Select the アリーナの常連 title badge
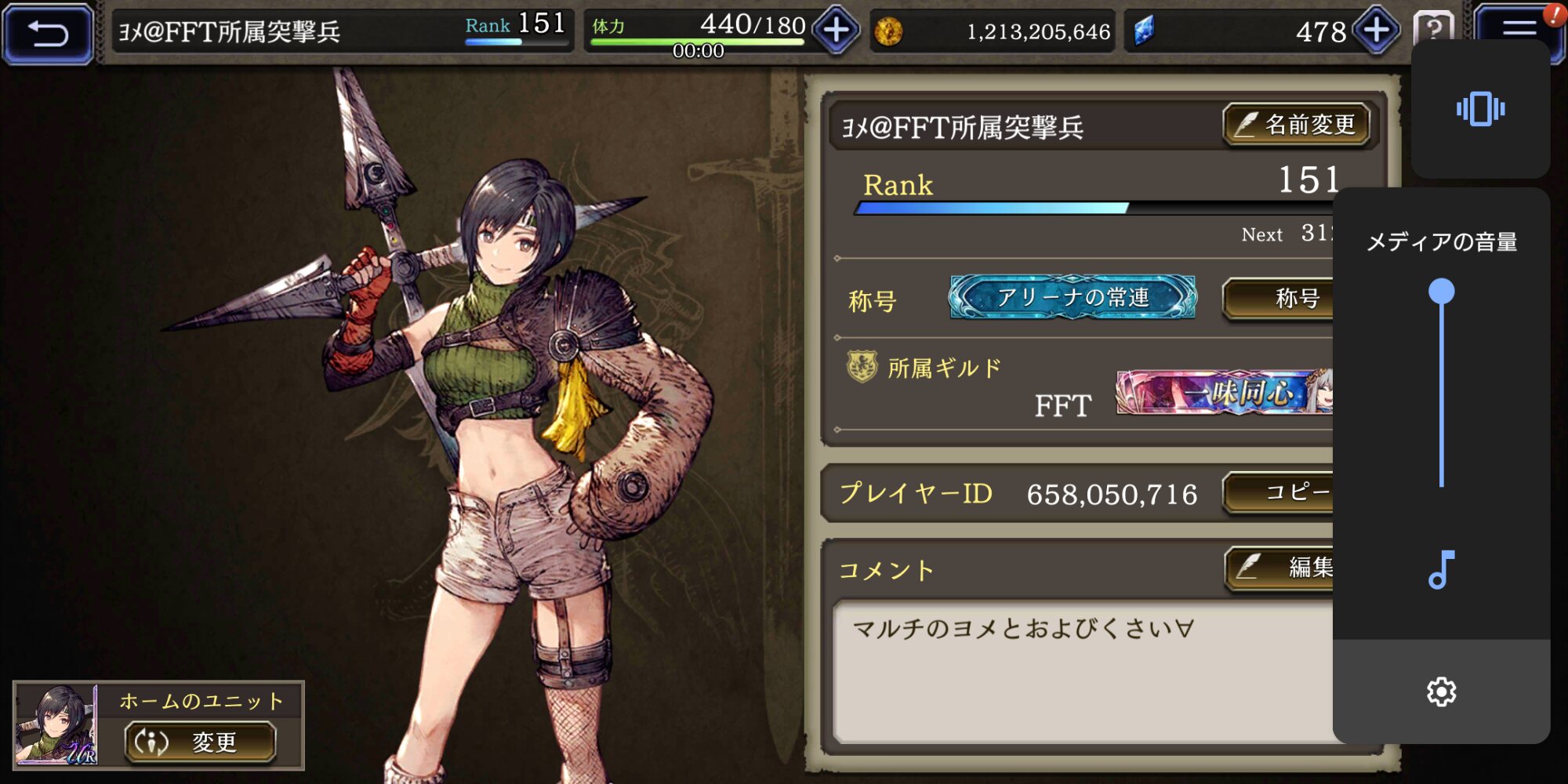 tap(1073, 297)
